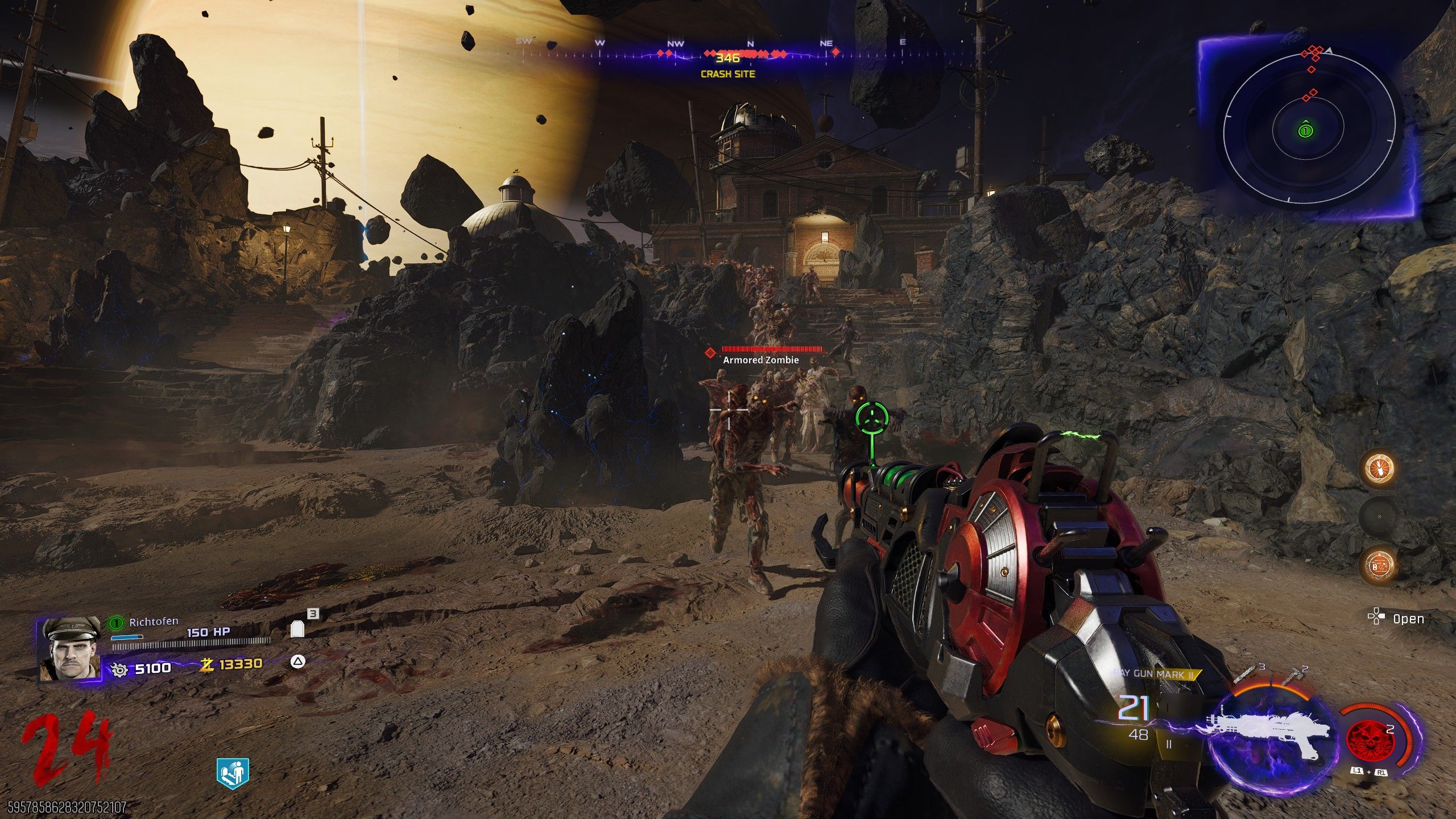Click the armor plate icon
The height and width of the screenshot is (819, 1456).
pos(297,629)
